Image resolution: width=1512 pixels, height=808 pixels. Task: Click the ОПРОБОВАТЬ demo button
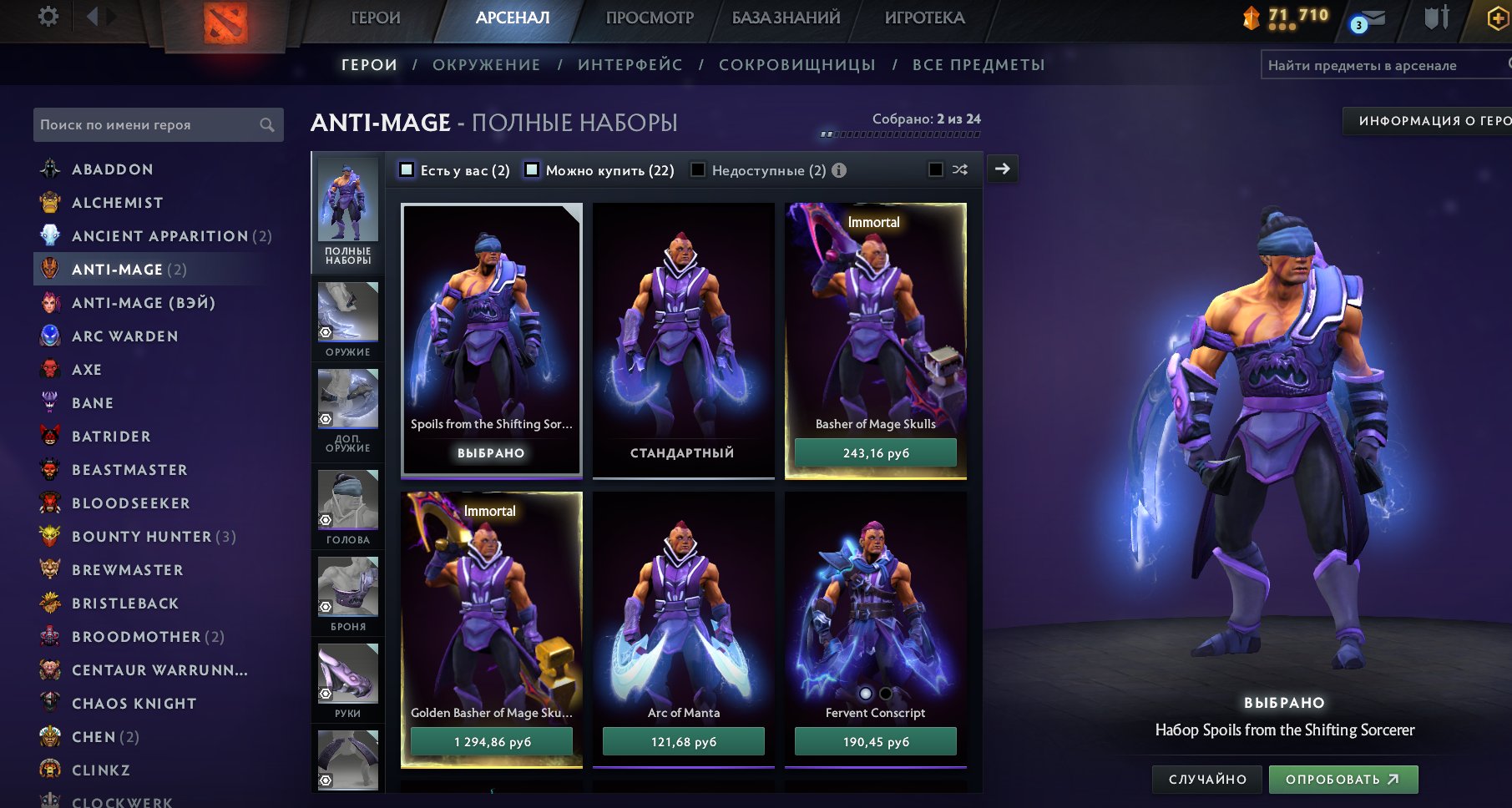(x=1343, y=780)
